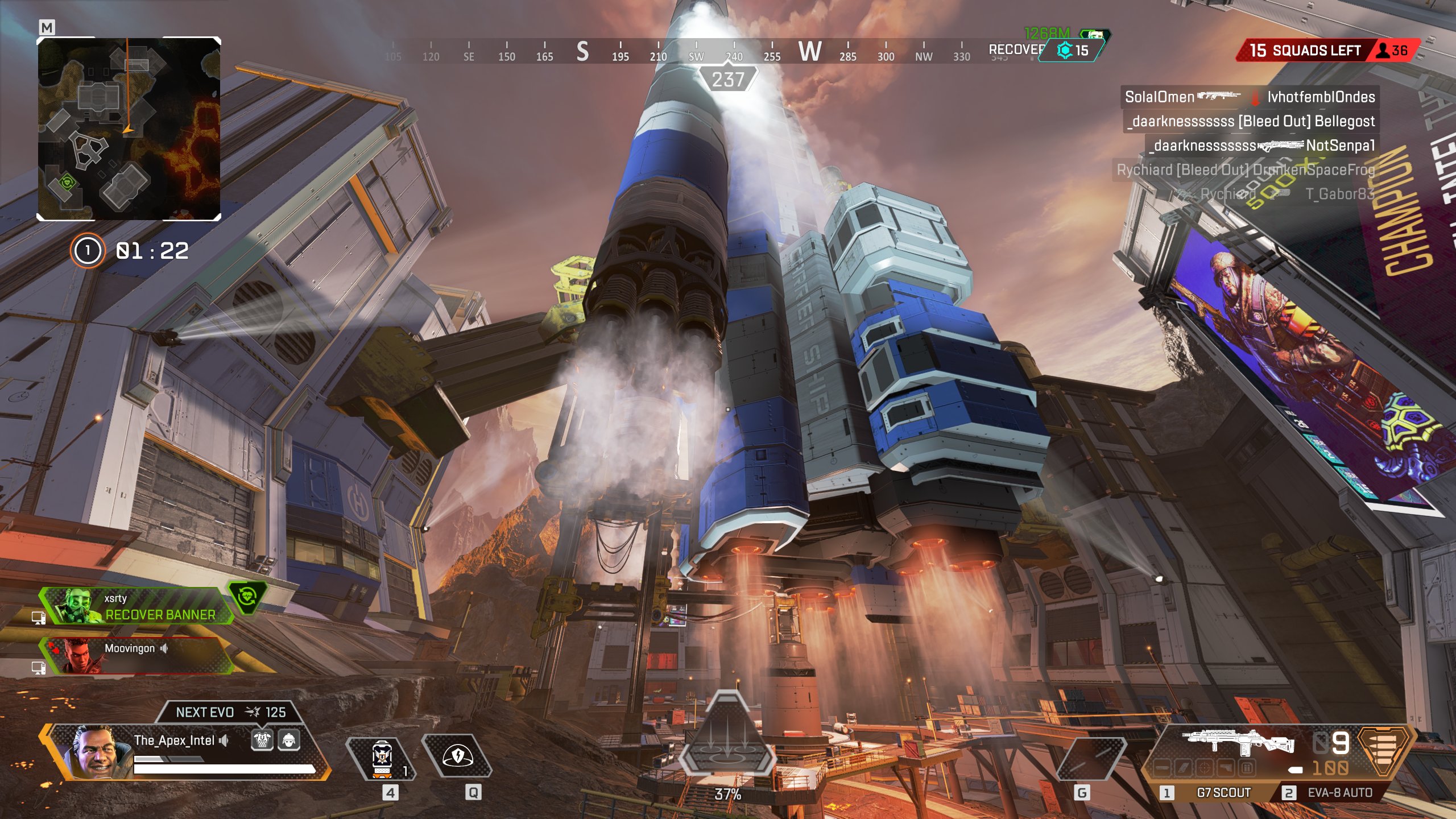Open the minimap in the corner

tap(129, 129)
